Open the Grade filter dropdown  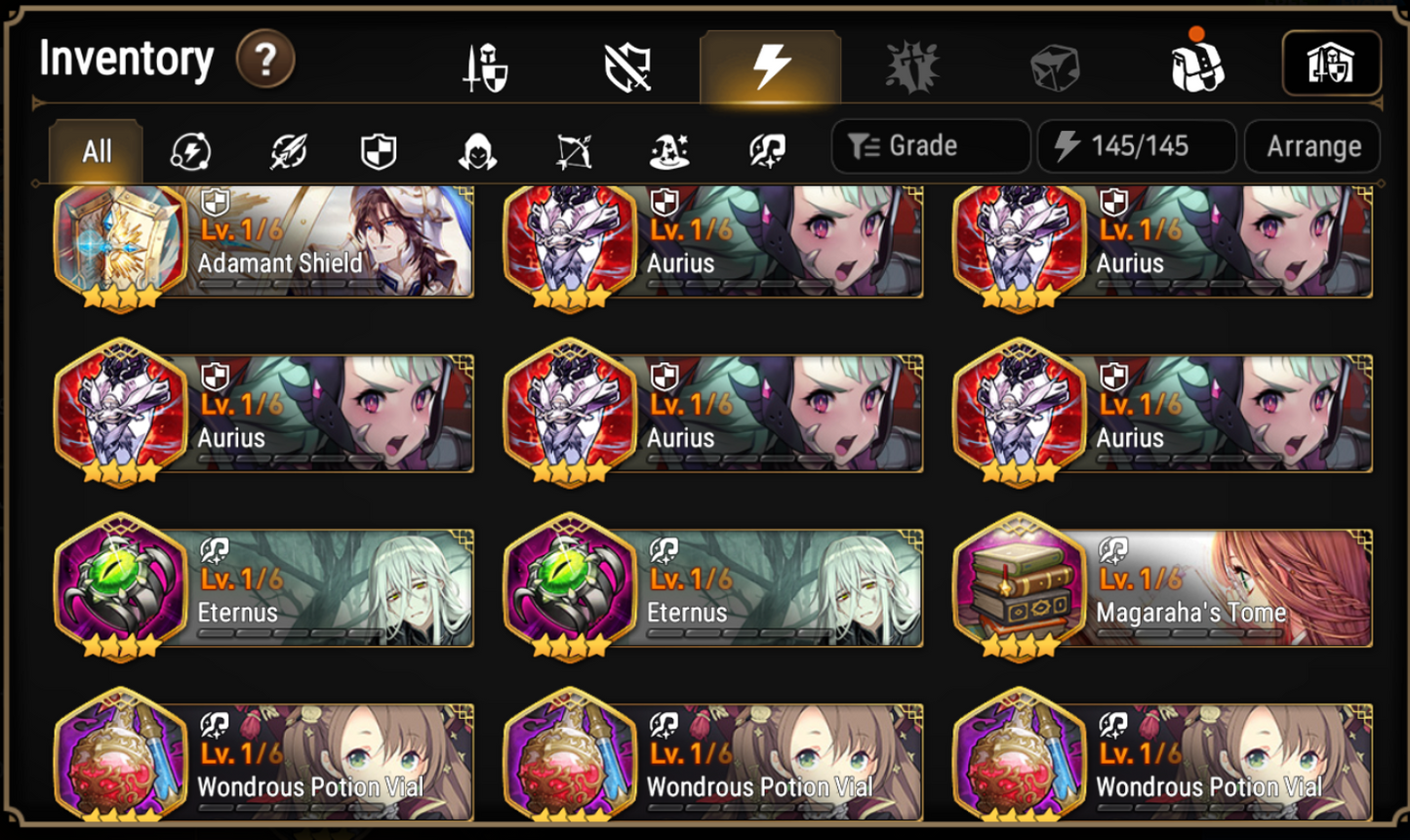[929, 146]
